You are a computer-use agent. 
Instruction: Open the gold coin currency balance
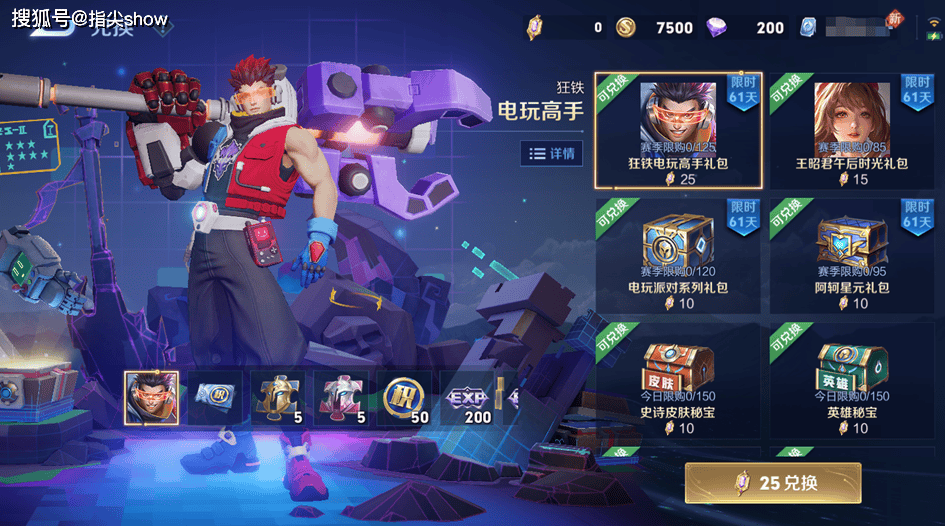(x=654, y=27)
